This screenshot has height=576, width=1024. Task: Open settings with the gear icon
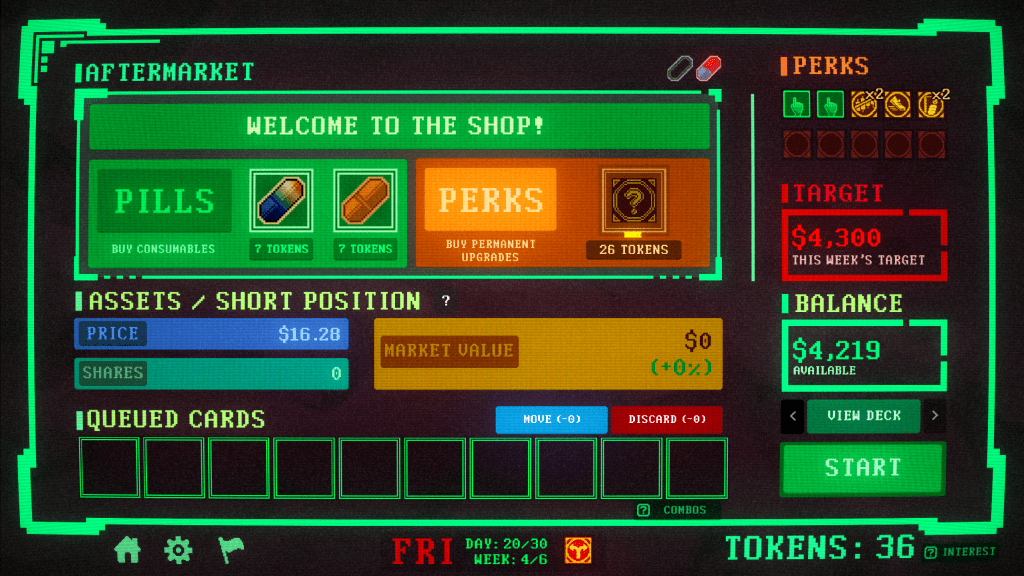pos(178,549)
